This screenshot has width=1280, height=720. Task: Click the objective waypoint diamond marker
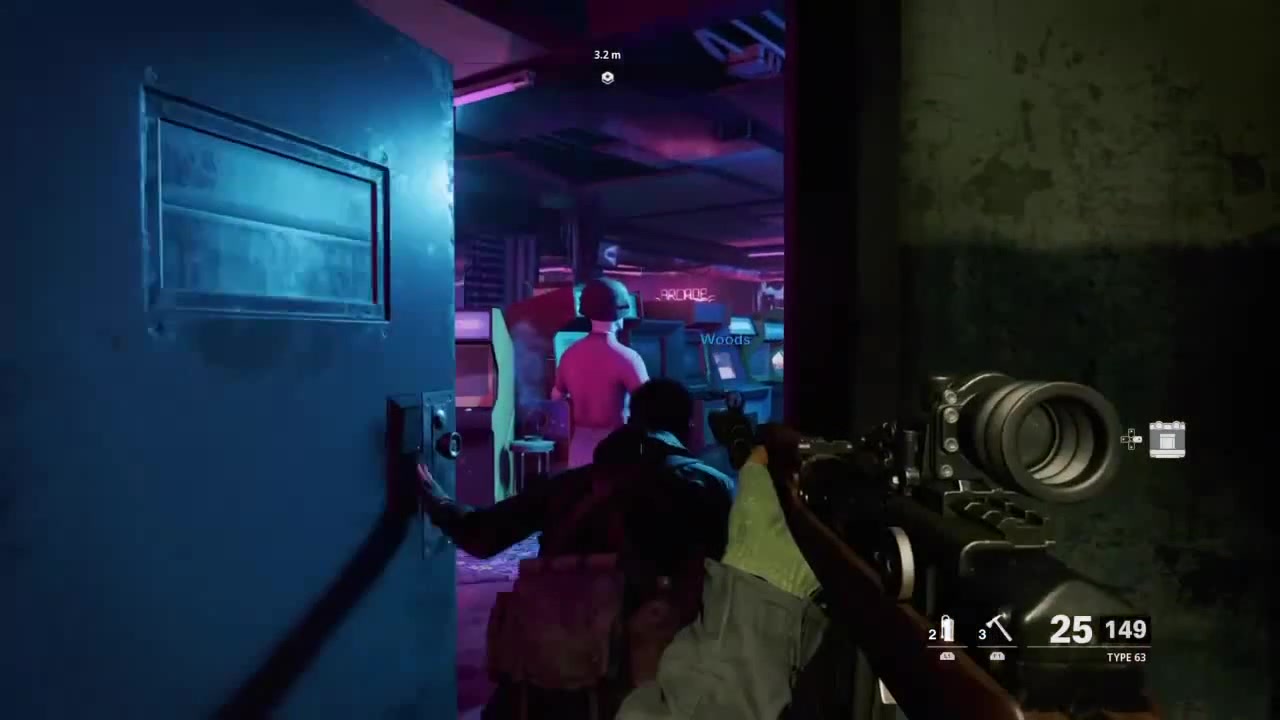tap(607, 78)
